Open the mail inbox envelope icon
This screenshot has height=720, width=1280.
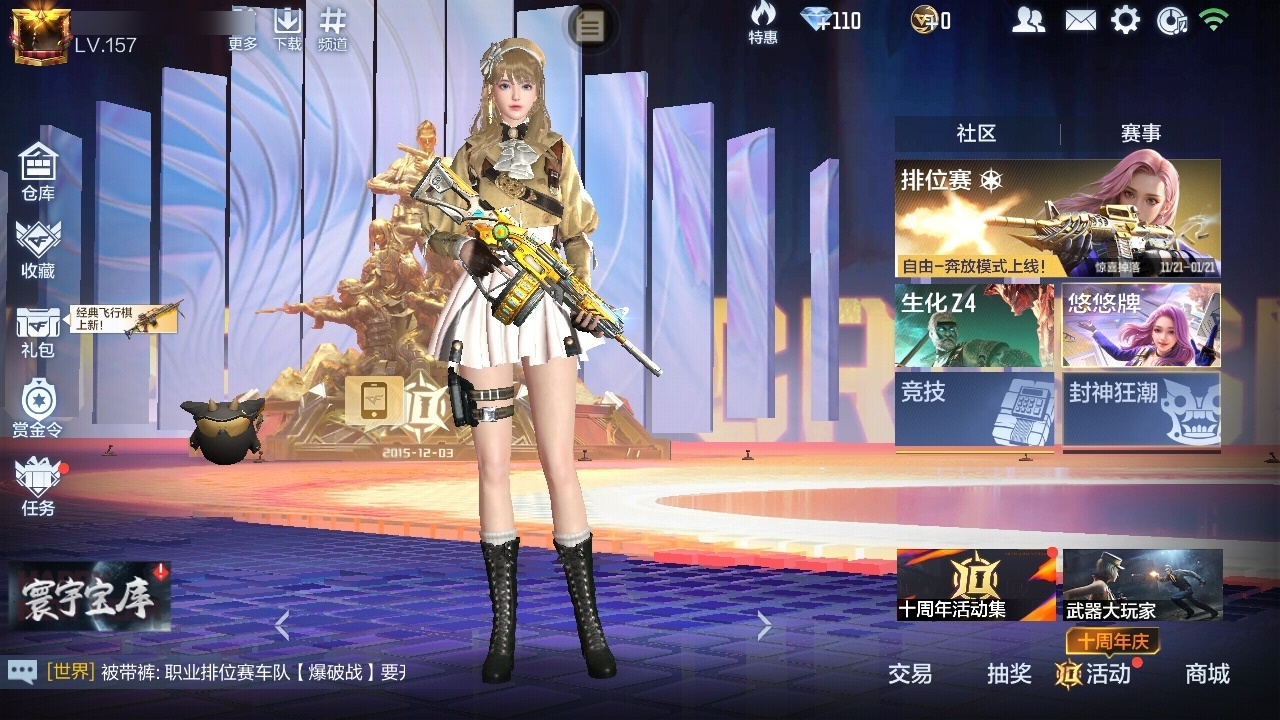pyautogui.click(x=1078, y=19)
